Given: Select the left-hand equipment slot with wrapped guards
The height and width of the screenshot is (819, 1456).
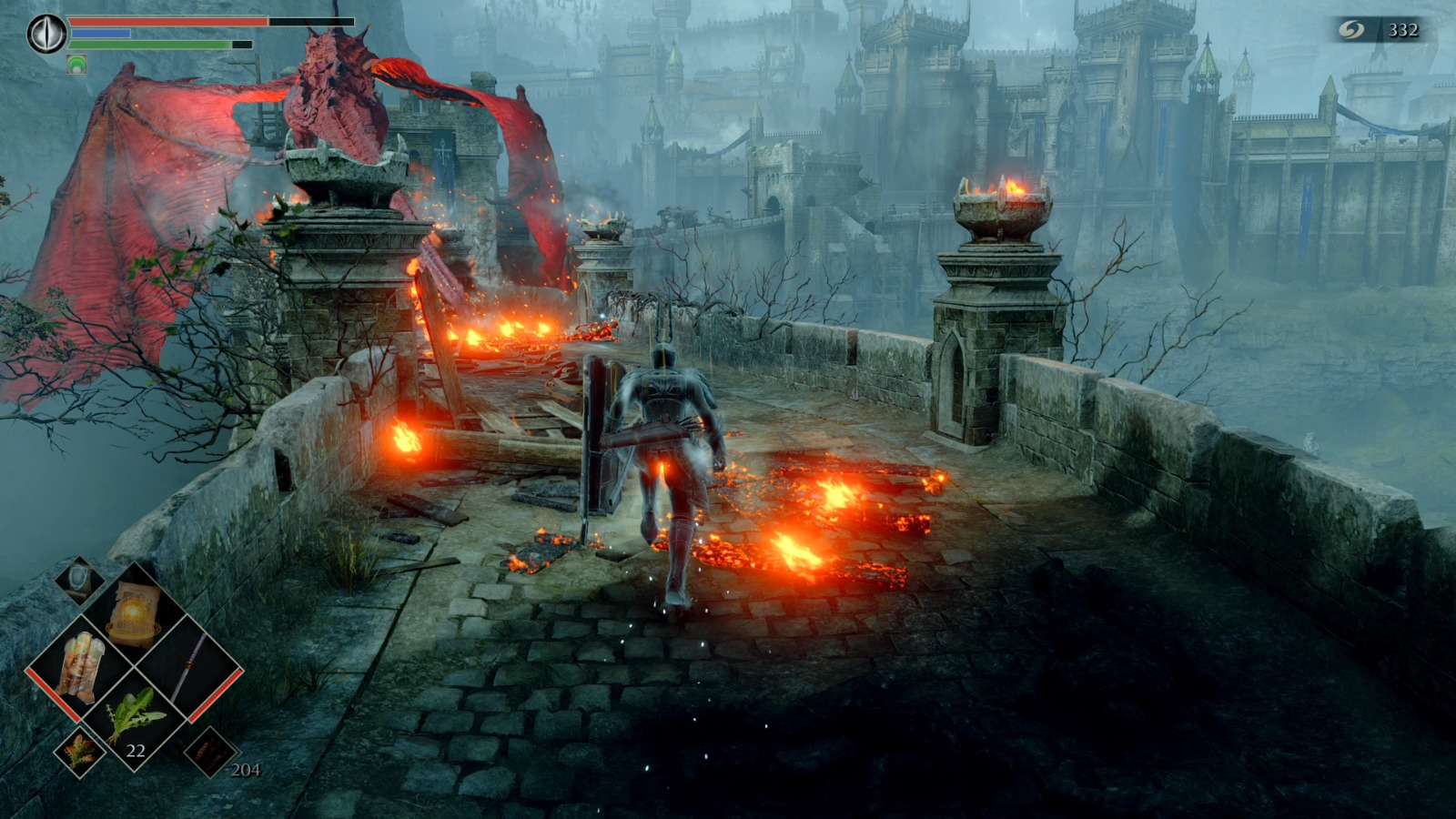Looking at the screenshot, I should point(82,668).
